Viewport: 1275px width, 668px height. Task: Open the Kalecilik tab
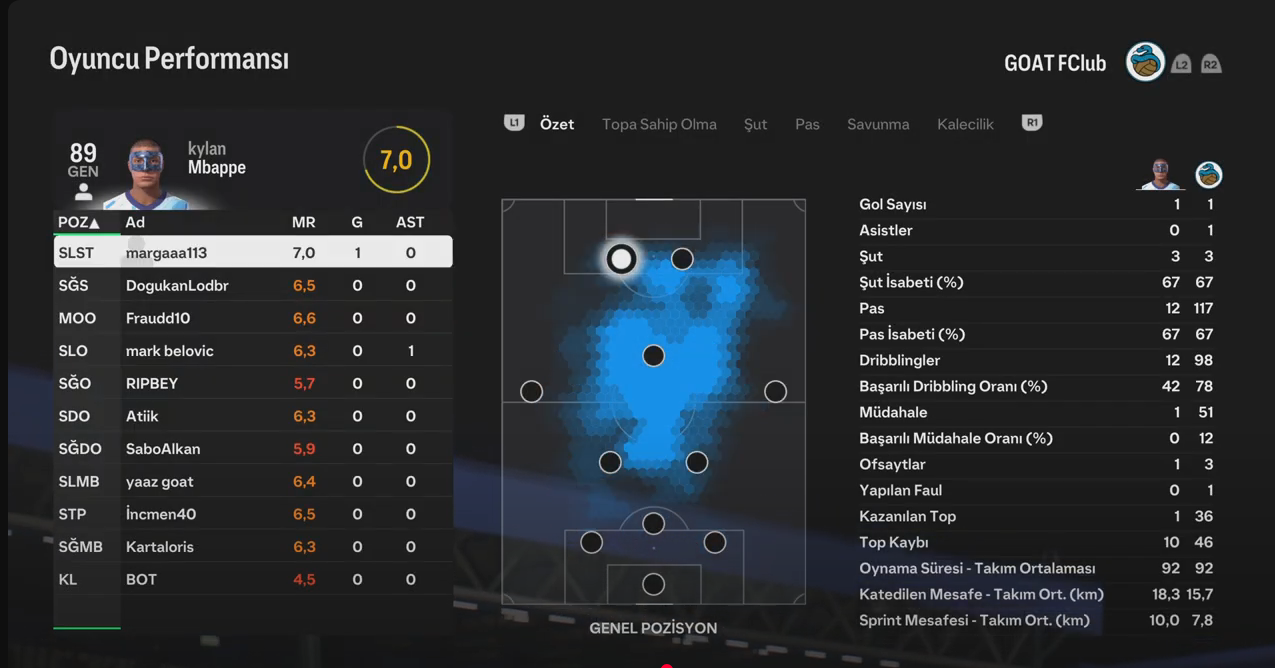pyautogui.click(x=965, y=124)
